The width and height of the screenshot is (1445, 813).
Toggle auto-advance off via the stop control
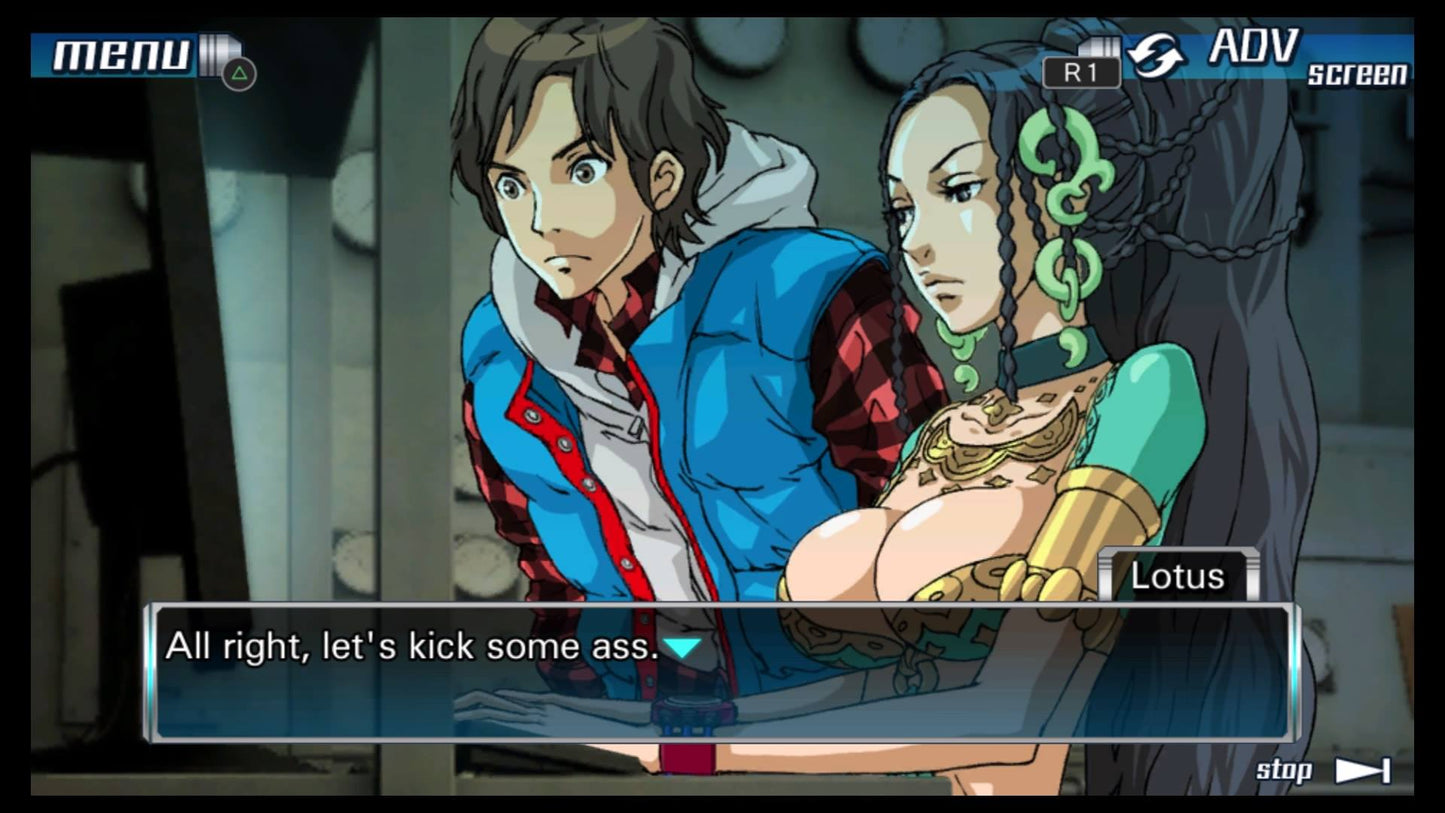tap(1283, 770)
